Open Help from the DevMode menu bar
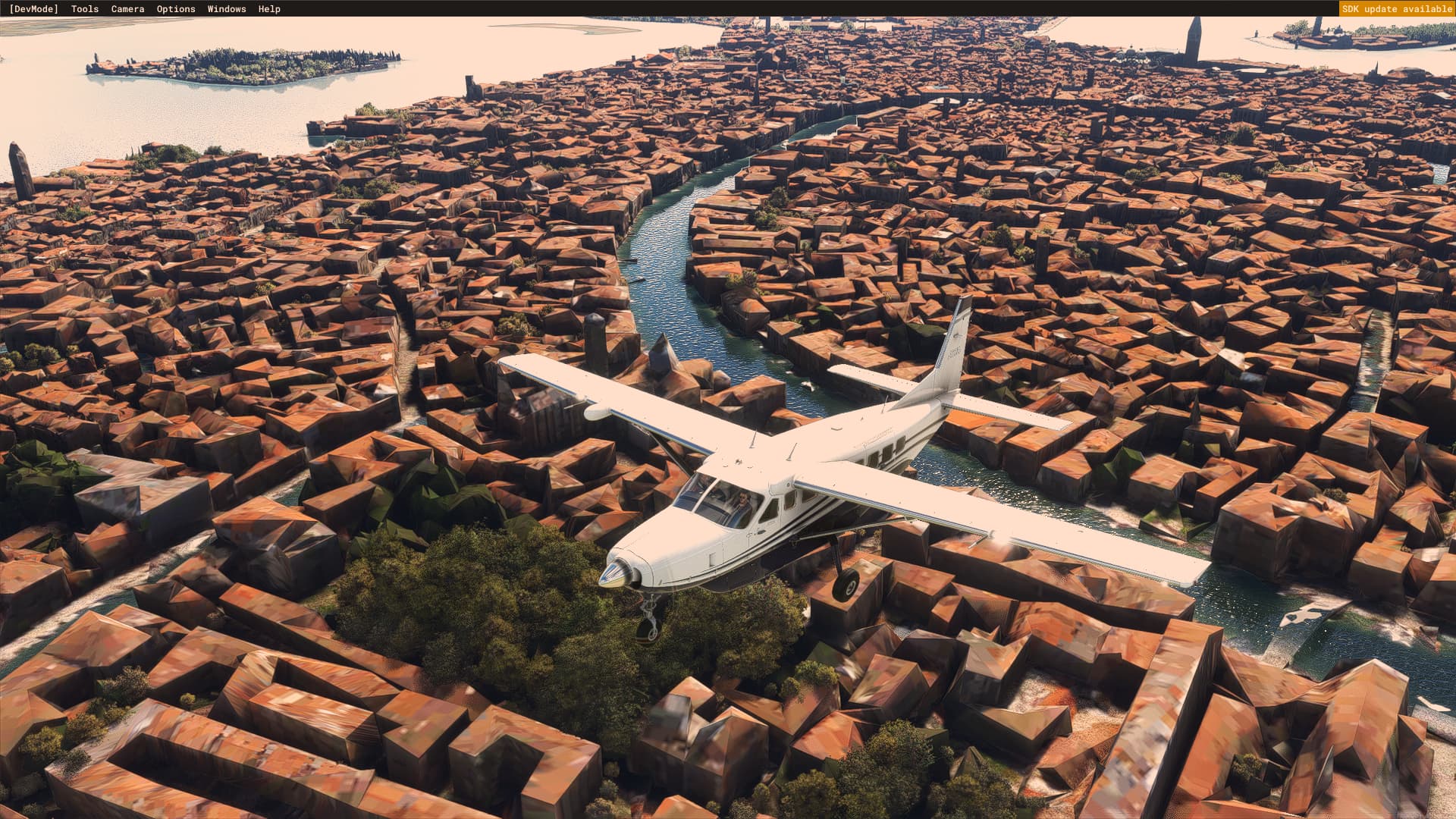Screen dimensions: 1456x819 pyautogui.click(x=269, y=8)
